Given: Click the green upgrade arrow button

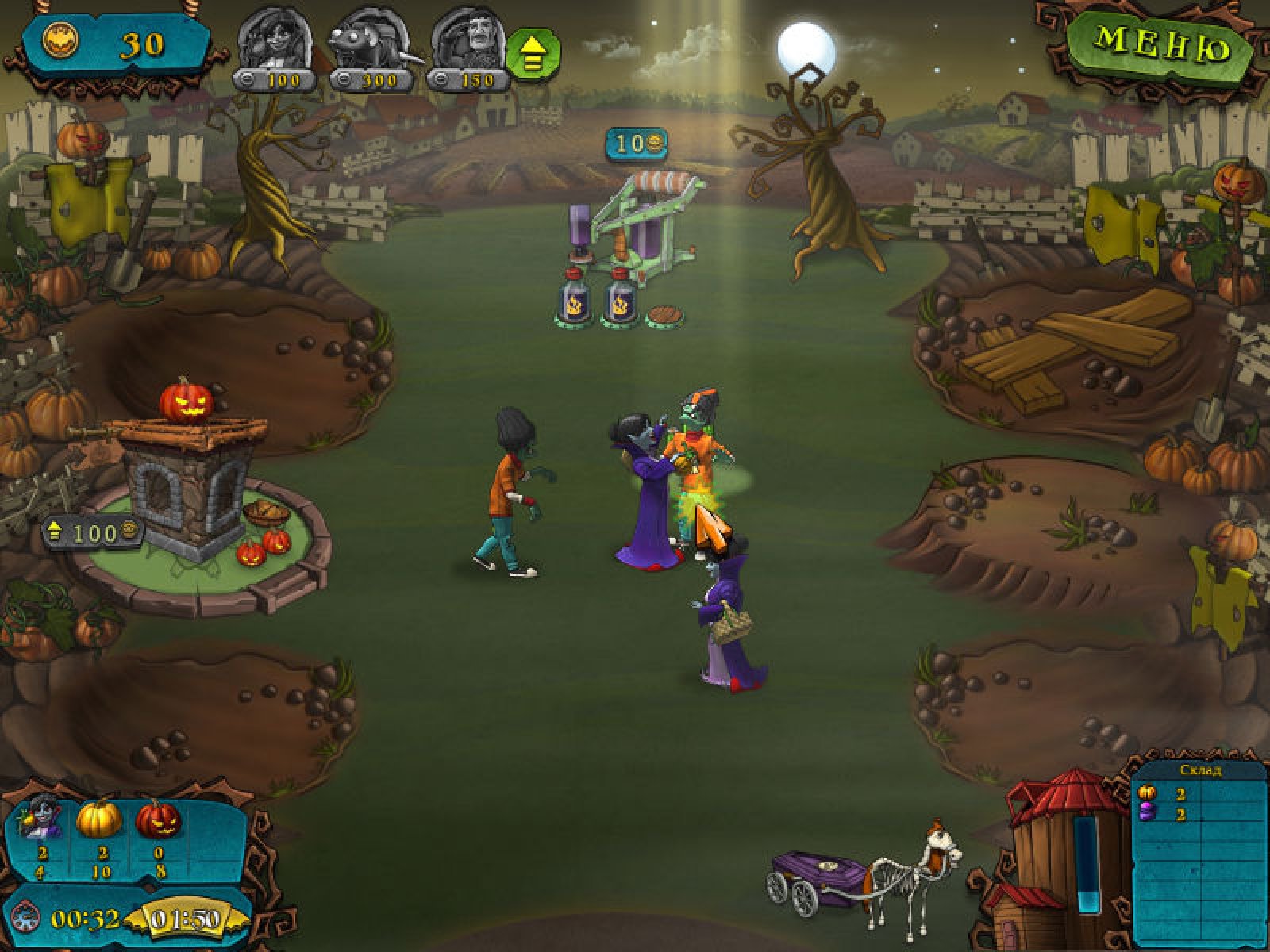Looking at the screenshot, I should [533, 54].
